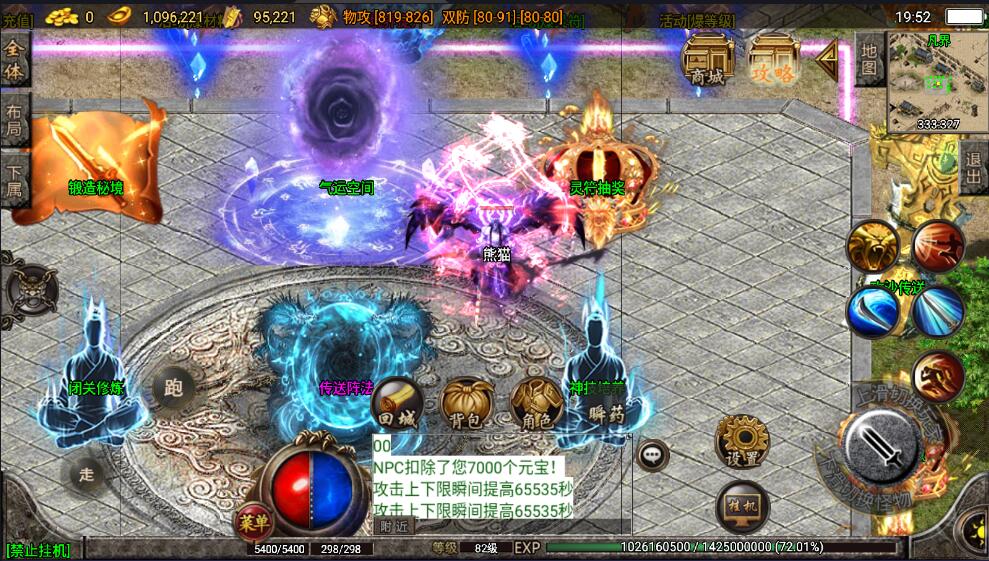Toggle the 跑 run mode button
The width and height of the screenshot is (989, 561).
174,388
